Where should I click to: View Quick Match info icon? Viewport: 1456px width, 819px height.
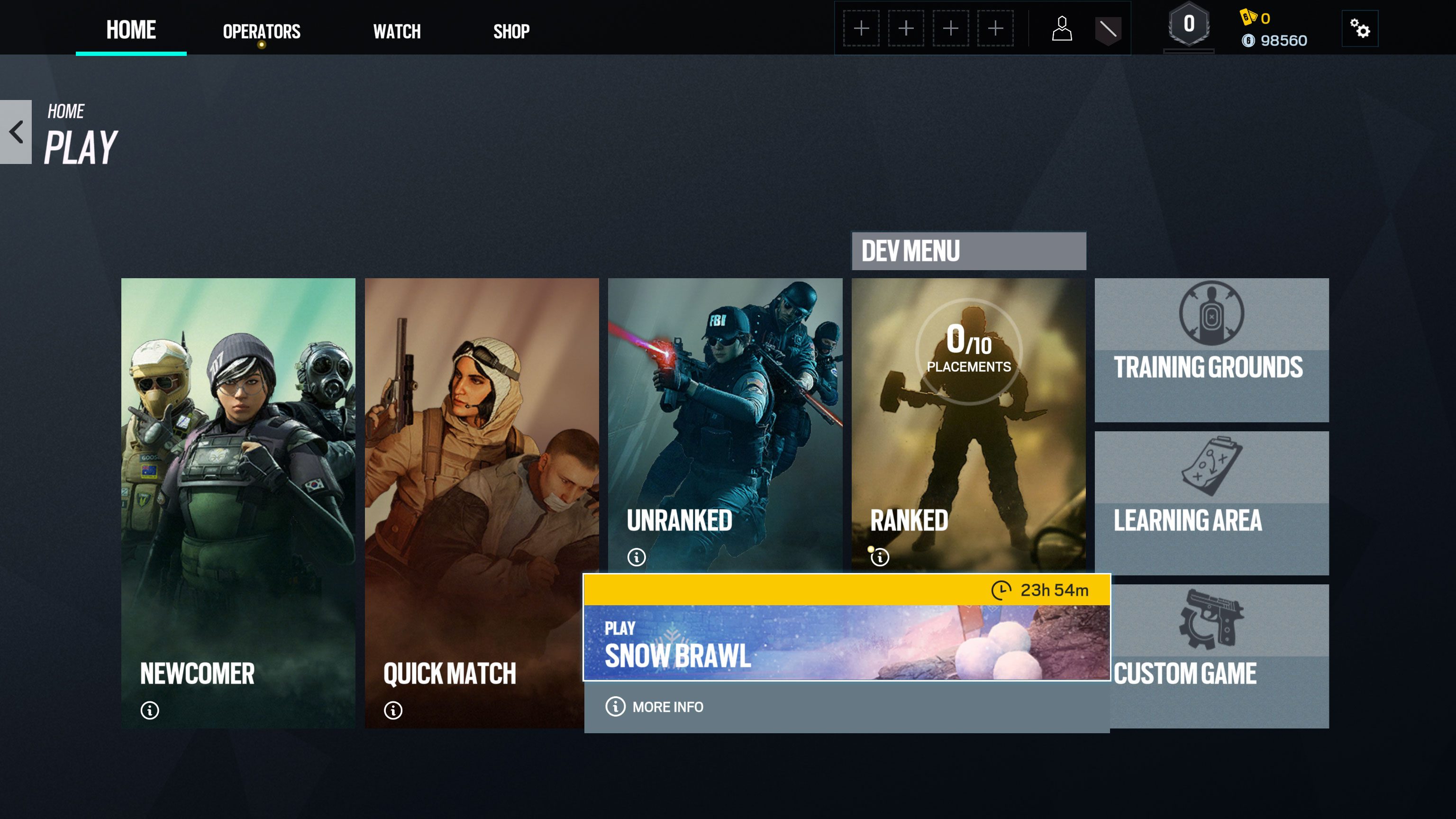click(393, 710)
